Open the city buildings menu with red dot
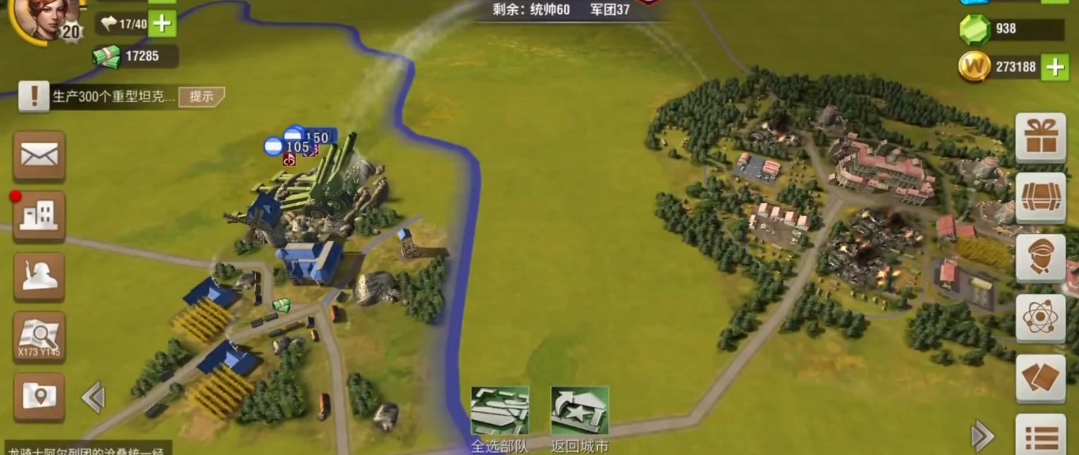The height and width of the screenshot is (455, 1079). 39,215
